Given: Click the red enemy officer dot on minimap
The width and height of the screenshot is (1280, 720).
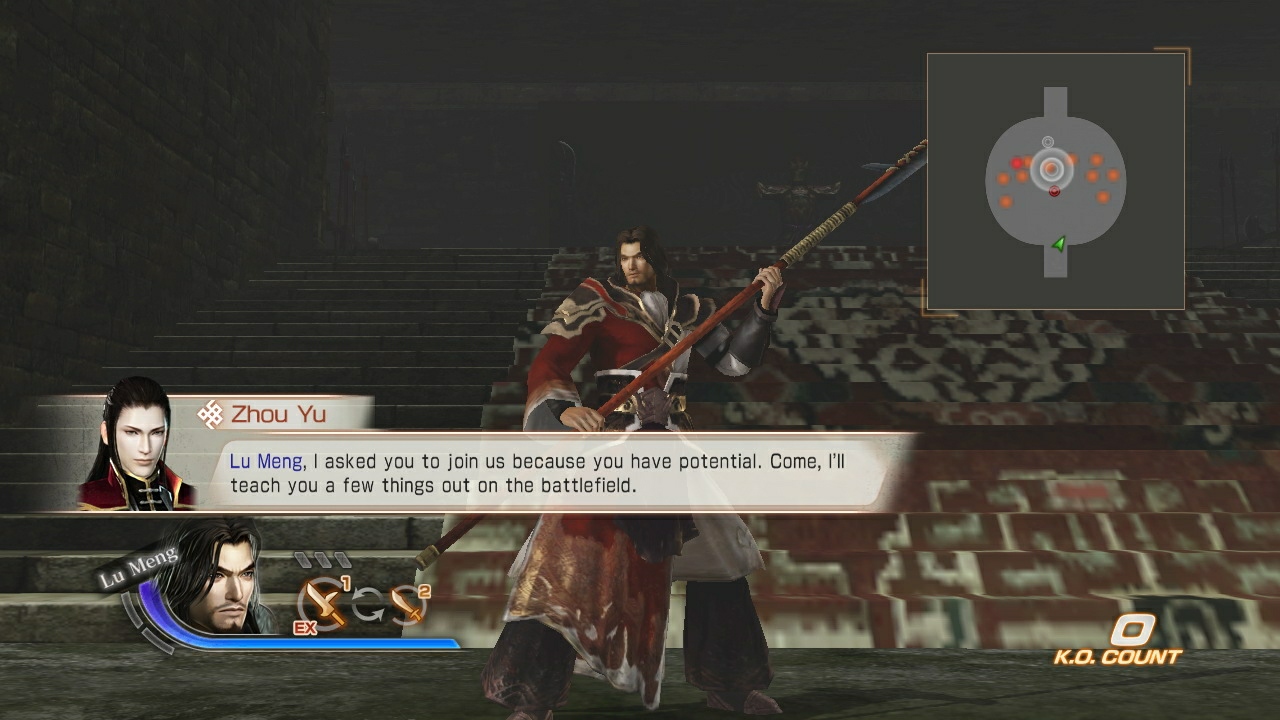Looking at the screenshot, I should [x=1054, y=192].
